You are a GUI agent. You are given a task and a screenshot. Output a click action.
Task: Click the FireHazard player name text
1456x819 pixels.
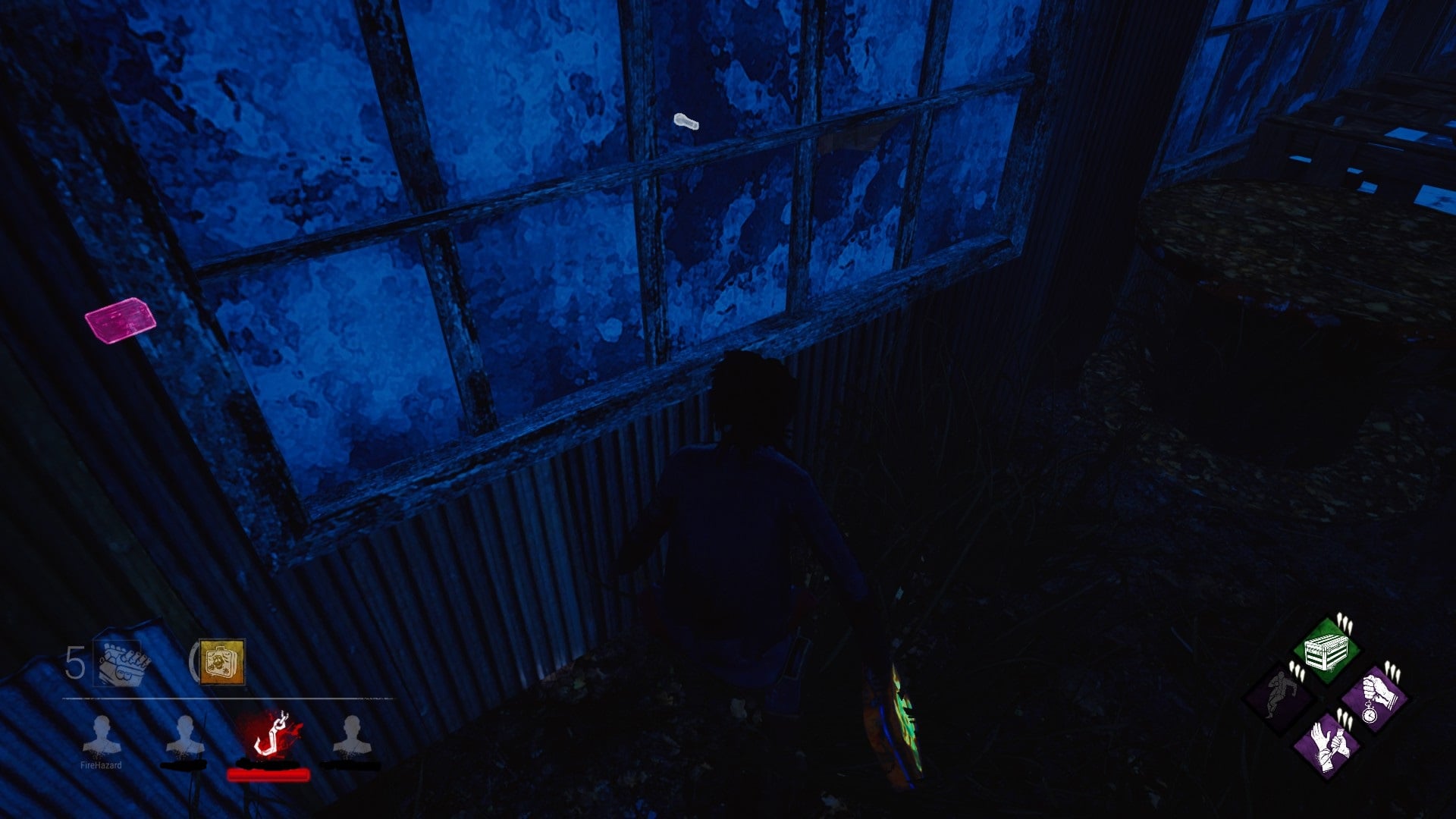pos(101,766)
